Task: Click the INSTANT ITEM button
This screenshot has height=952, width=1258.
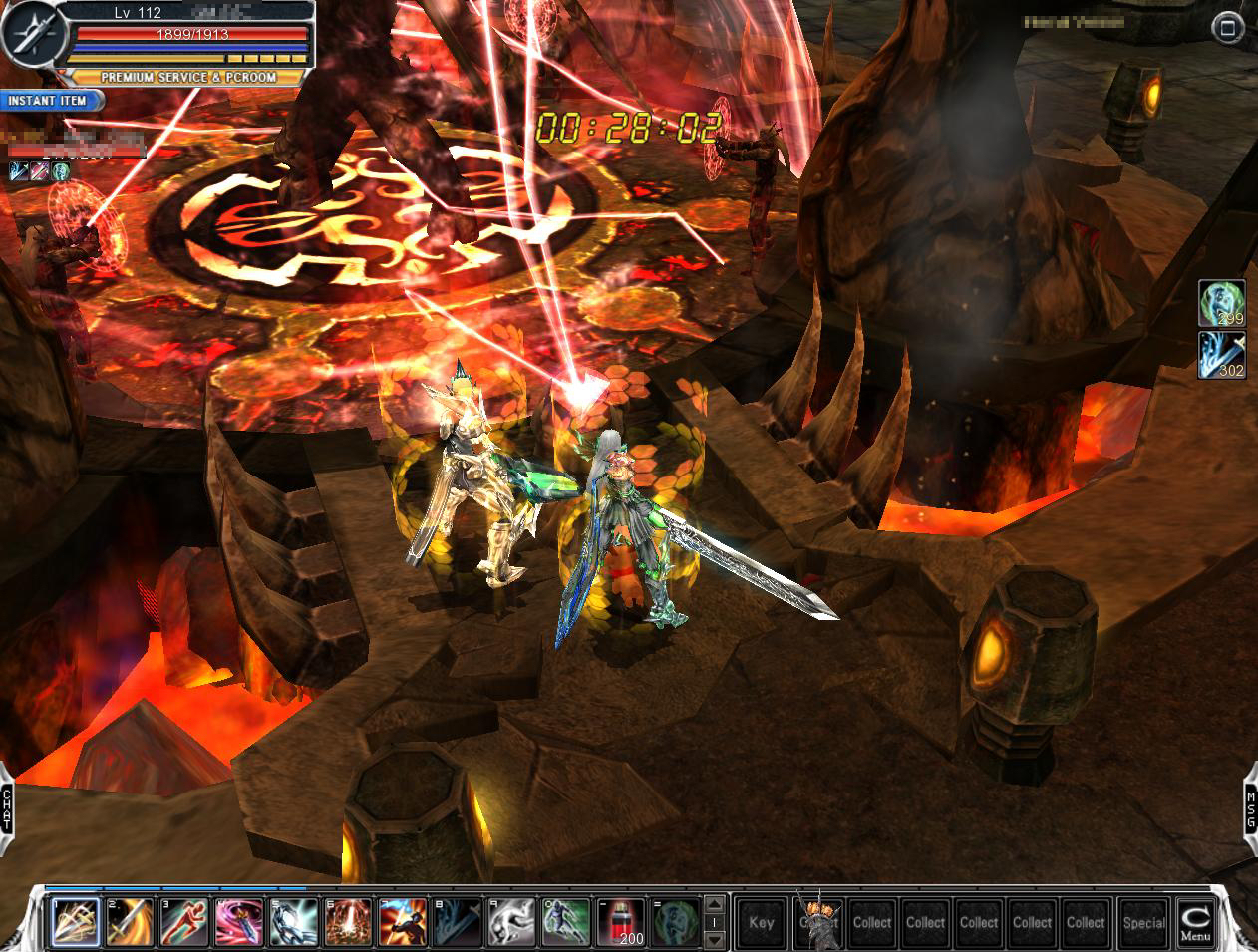Action: click(x=53, y=101)
